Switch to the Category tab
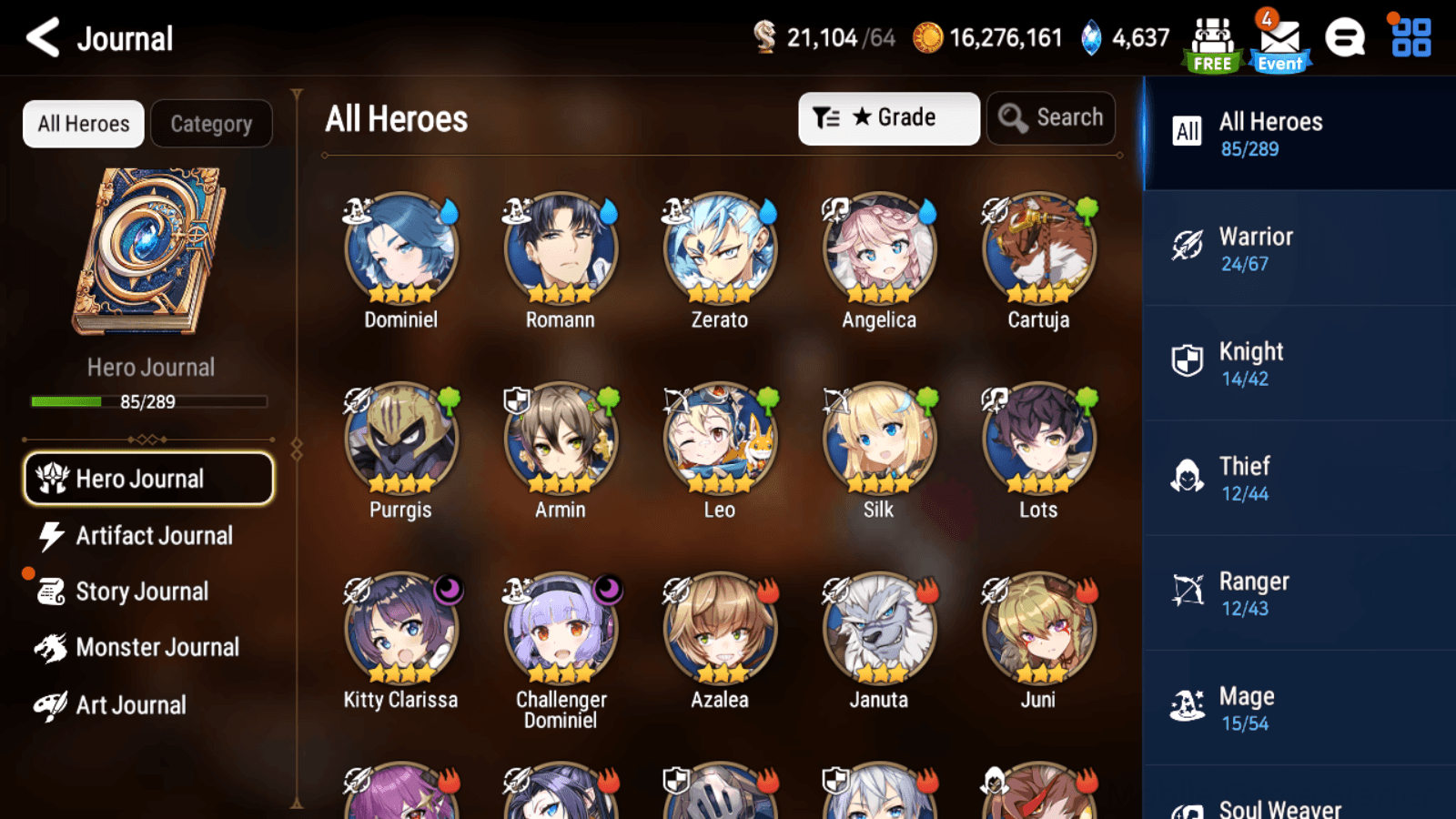The image size is (1456, 819). pyautogui.click(x=211, y=123)
